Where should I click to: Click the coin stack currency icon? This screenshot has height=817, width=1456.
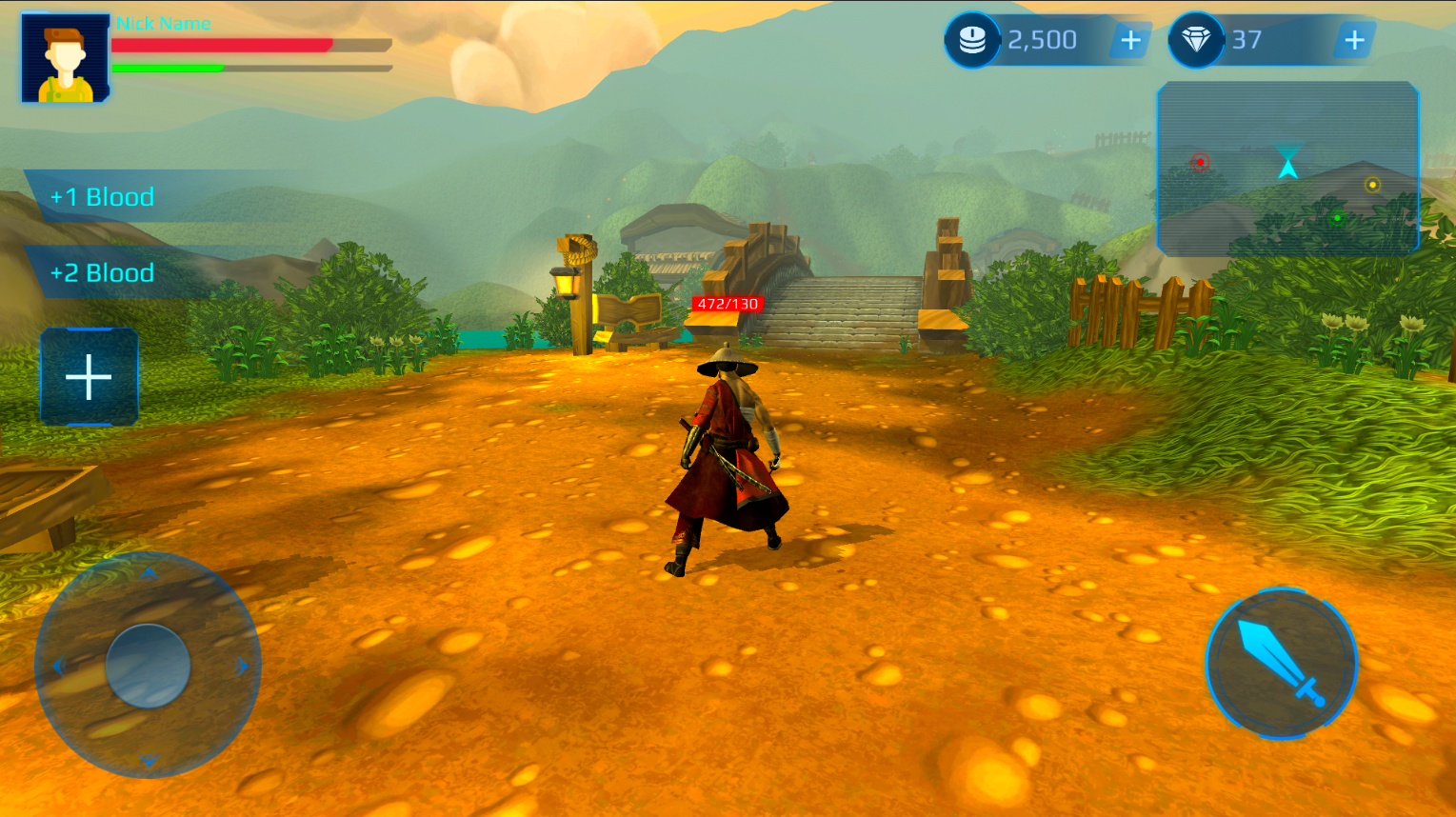click(972, 41)
